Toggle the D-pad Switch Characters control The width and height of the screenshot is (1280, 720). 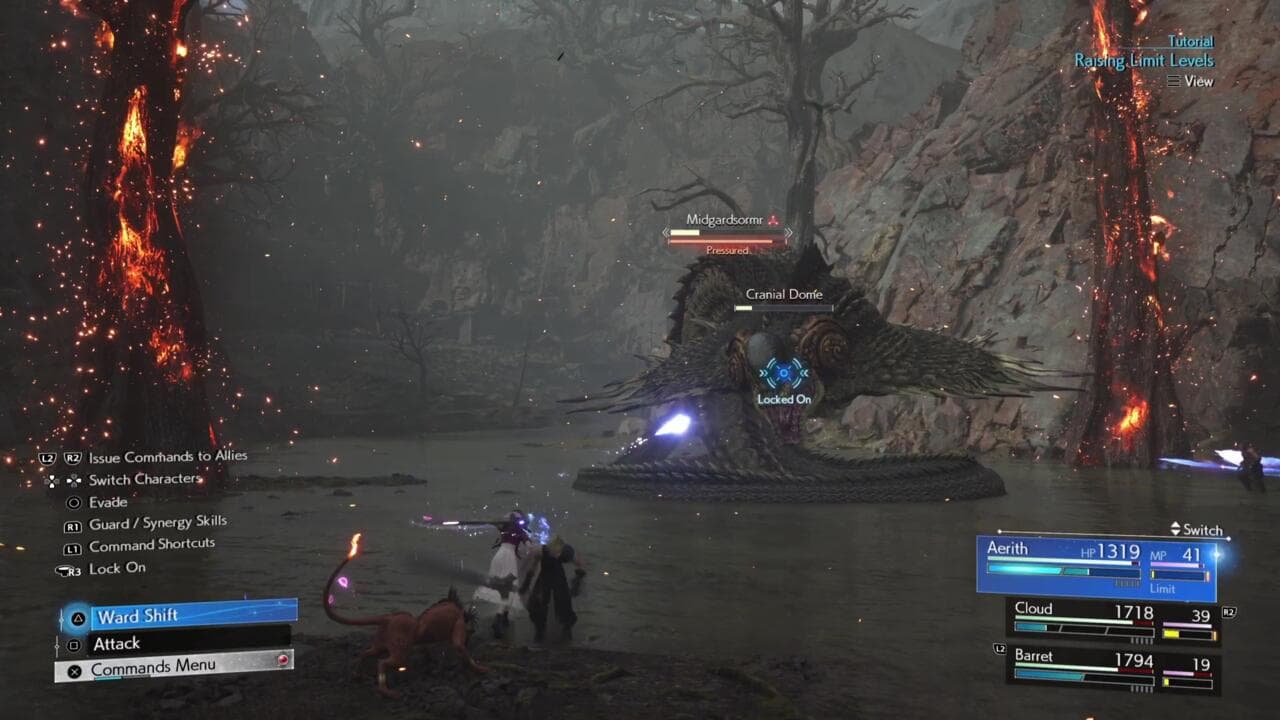[x=63, y=479]
